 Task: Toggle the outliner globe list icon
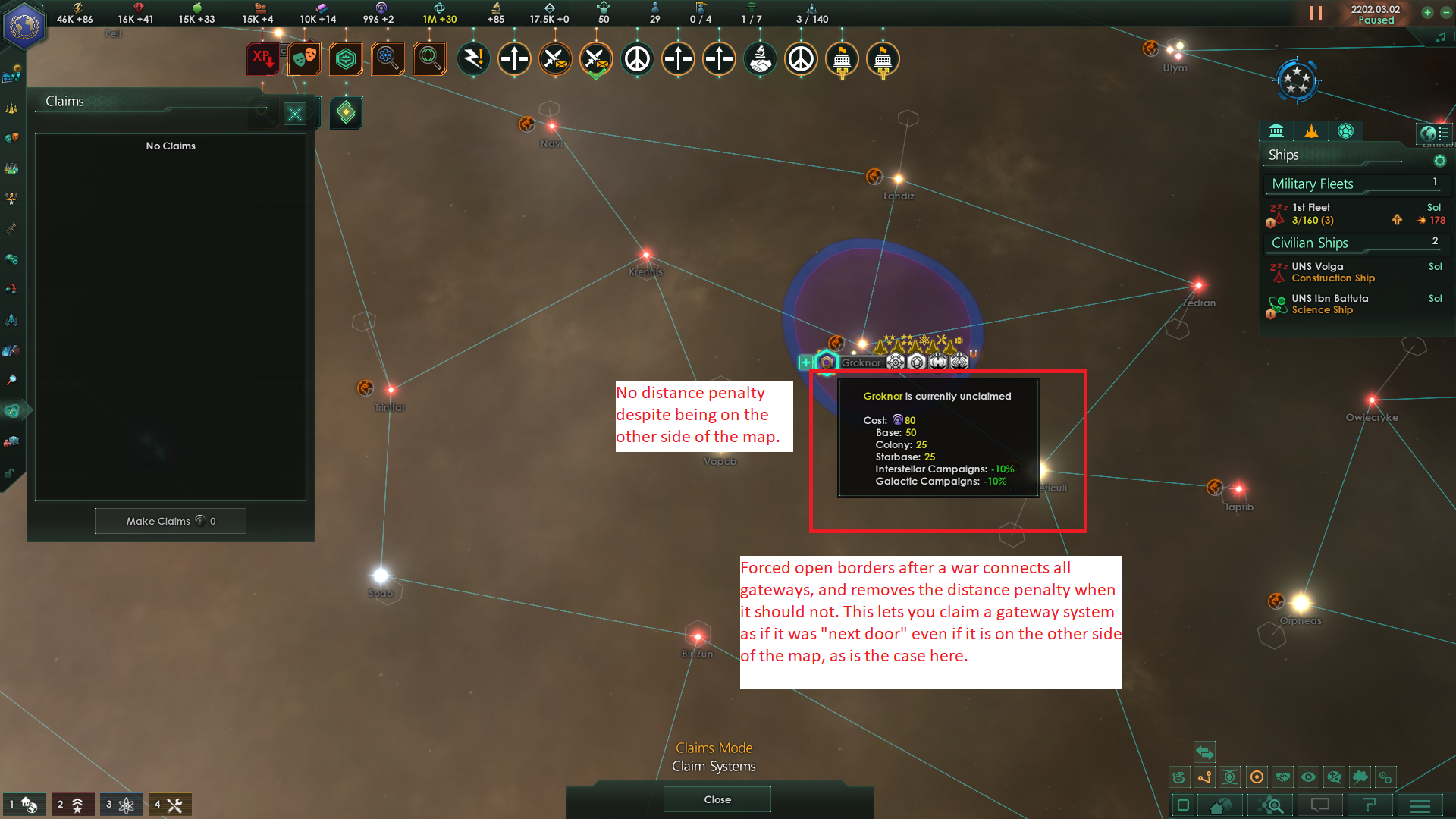point(1436,133)
